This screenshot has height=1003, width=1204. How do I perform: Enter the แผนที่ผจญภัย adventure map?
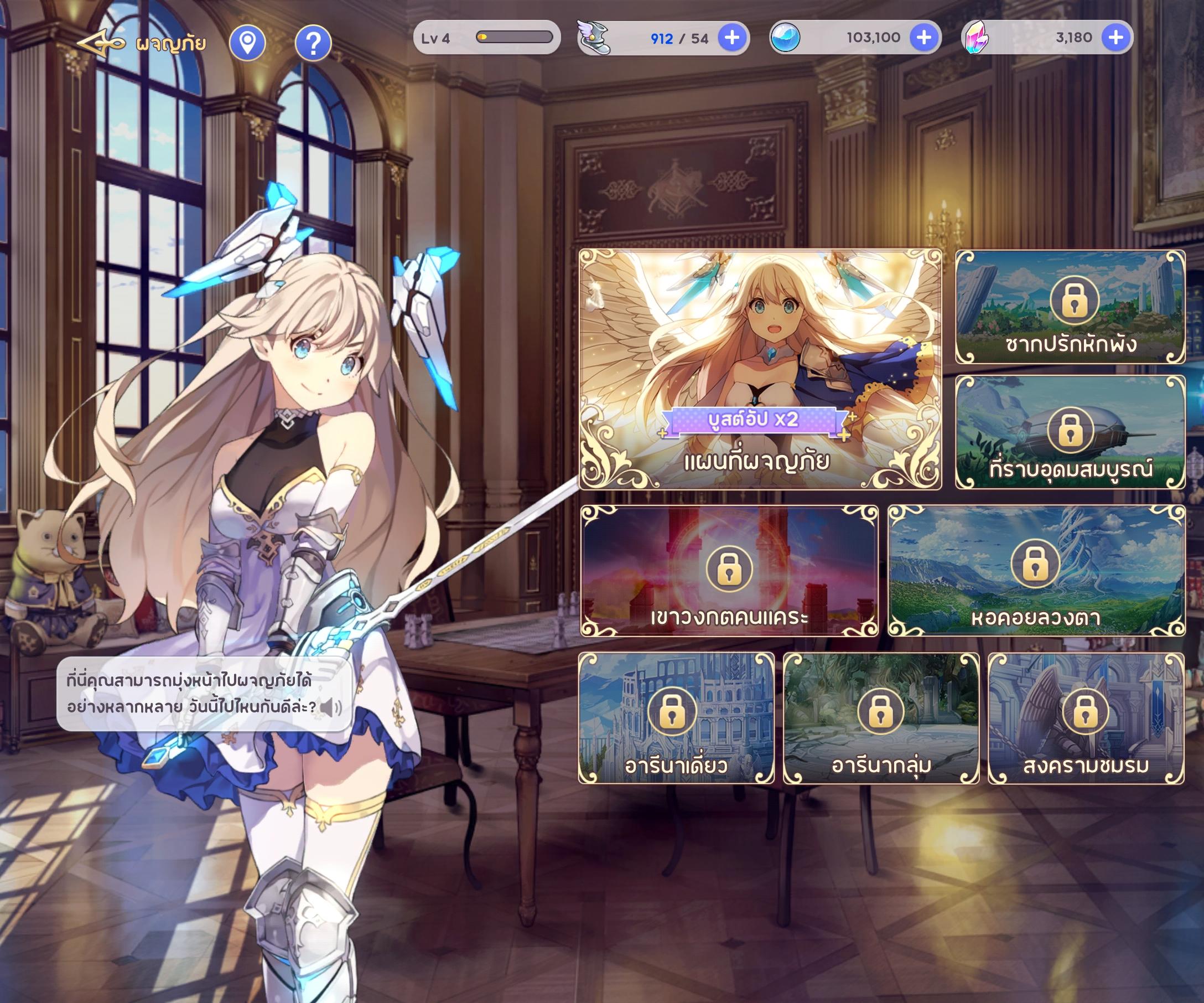760,369
